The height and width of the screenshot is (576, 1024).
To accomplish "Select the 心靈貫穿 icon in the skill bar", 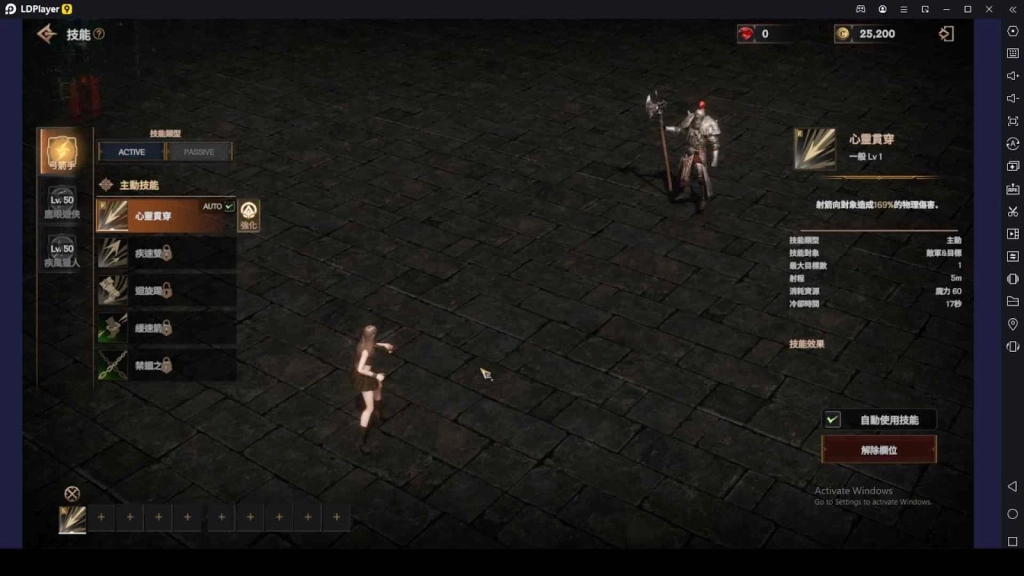I will click(x=72, y=519).
